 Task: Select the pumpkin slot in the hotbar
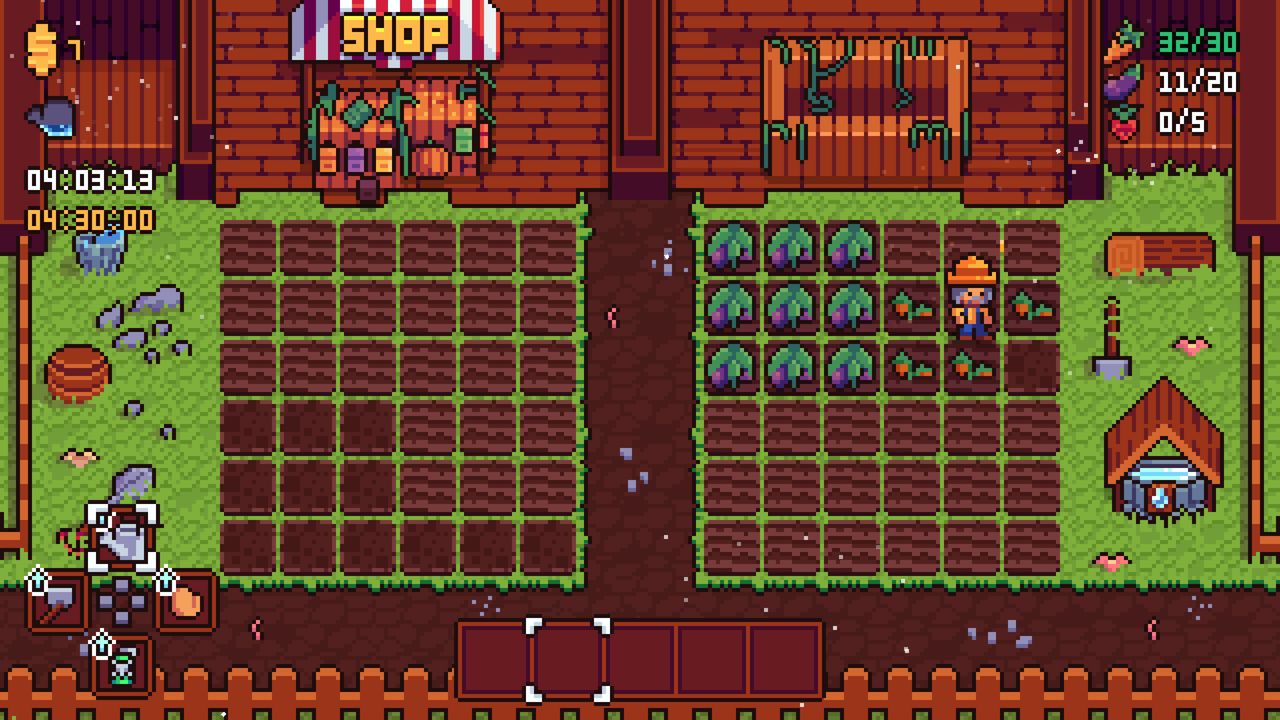coord(186,600)
